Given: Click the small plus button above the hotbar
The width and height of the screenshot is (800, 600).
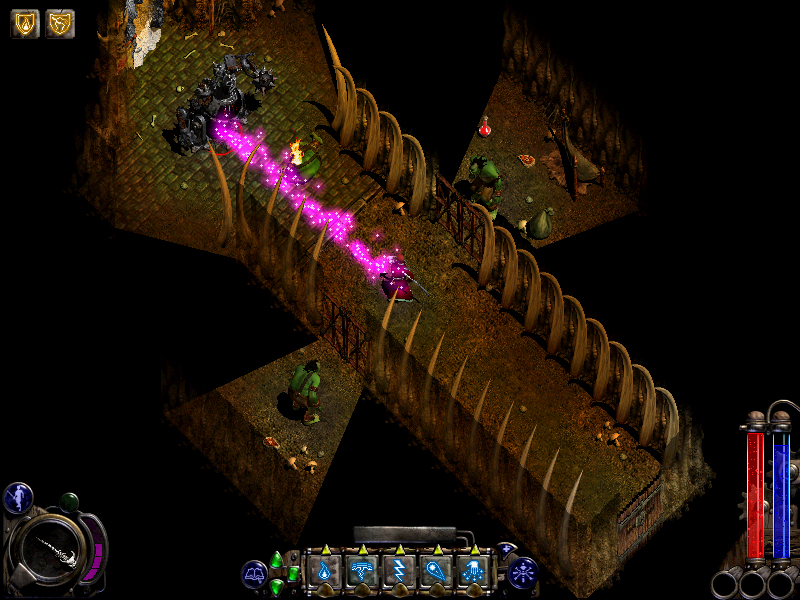Looking at the screenshot, I should coord(506,549).
